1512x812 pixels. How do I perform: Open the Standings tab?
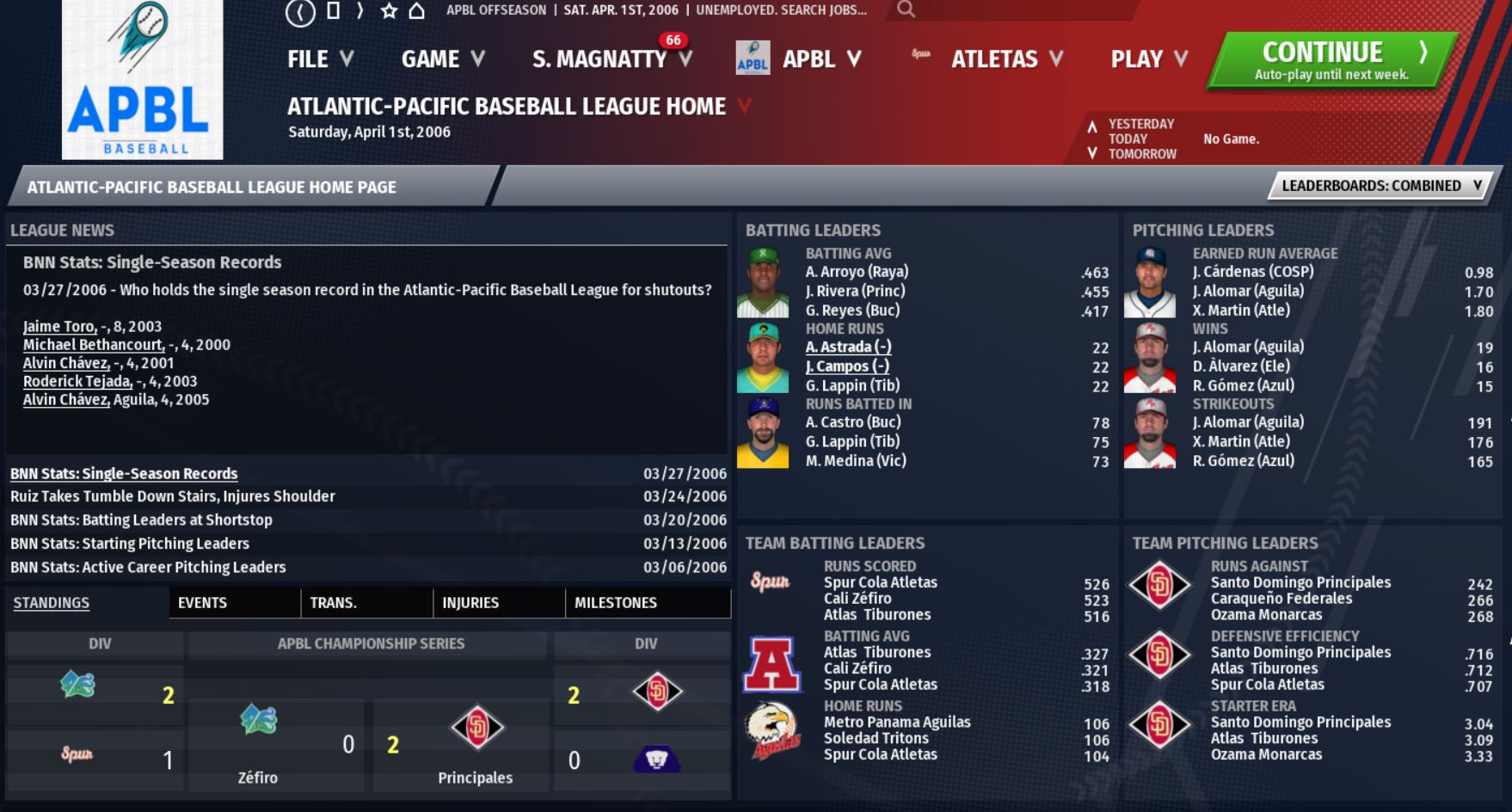point(52,603)
